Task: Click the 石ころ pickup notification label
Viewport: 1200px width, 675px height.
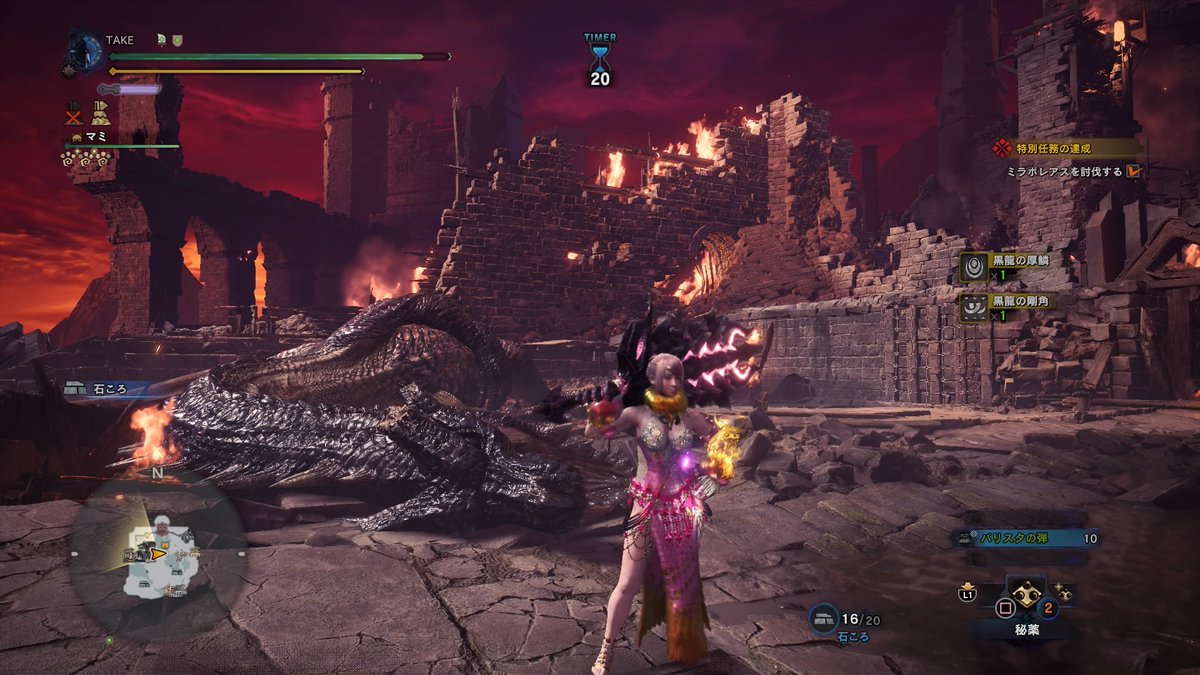Action: tap(105, 388)
